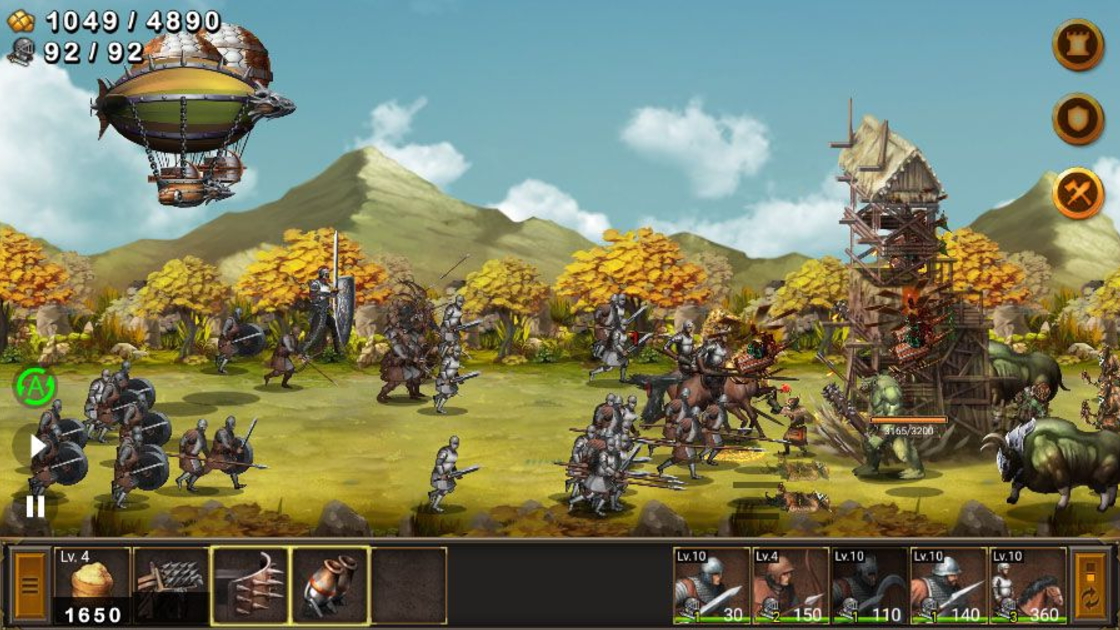The width and height of the screenshot is (1120, 630).
Task: Select the twin clay jar bombs item
Action: [330, 585]
